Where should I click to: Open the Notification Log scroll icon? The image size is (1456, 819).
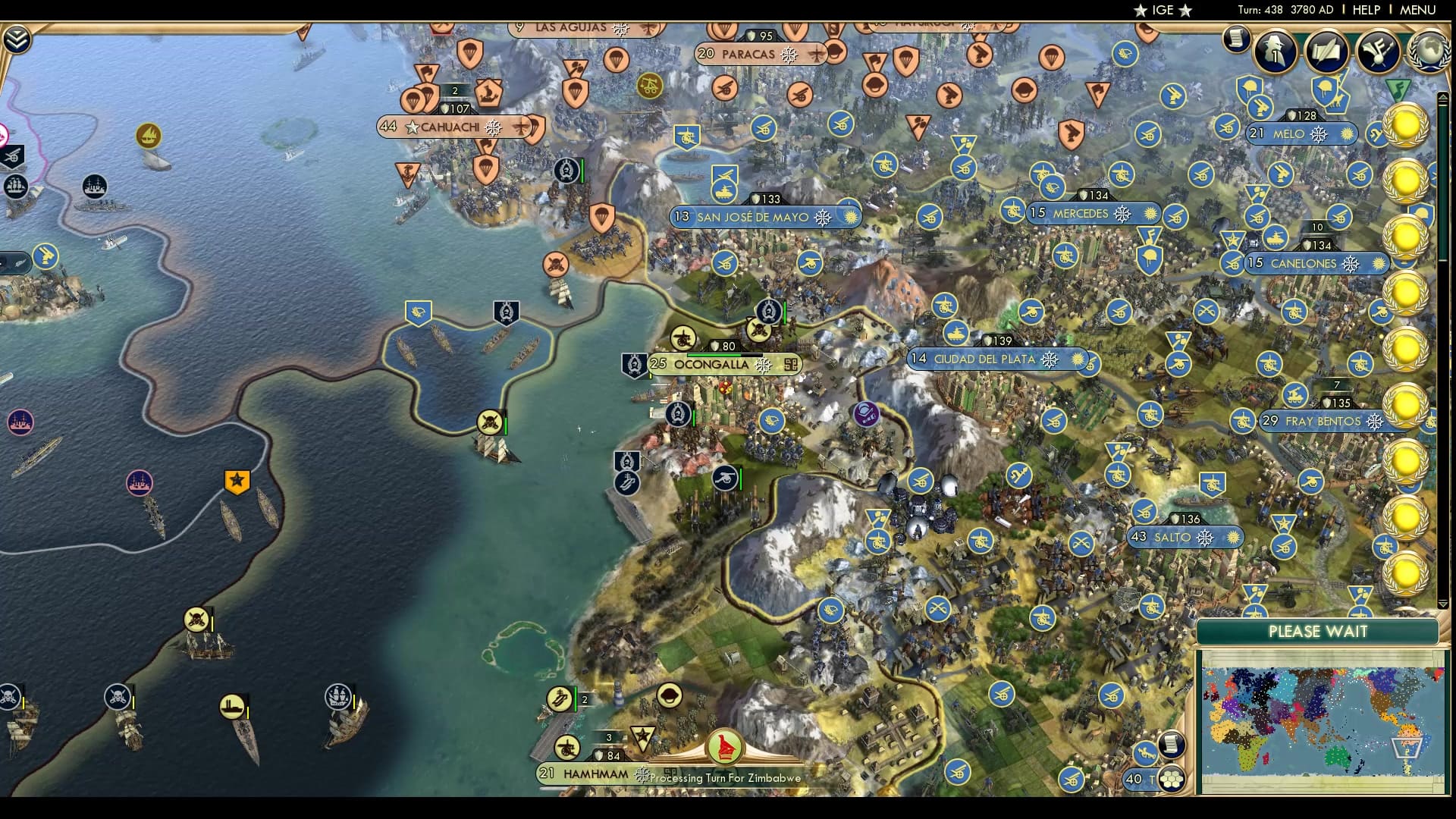pos(1235,38)
